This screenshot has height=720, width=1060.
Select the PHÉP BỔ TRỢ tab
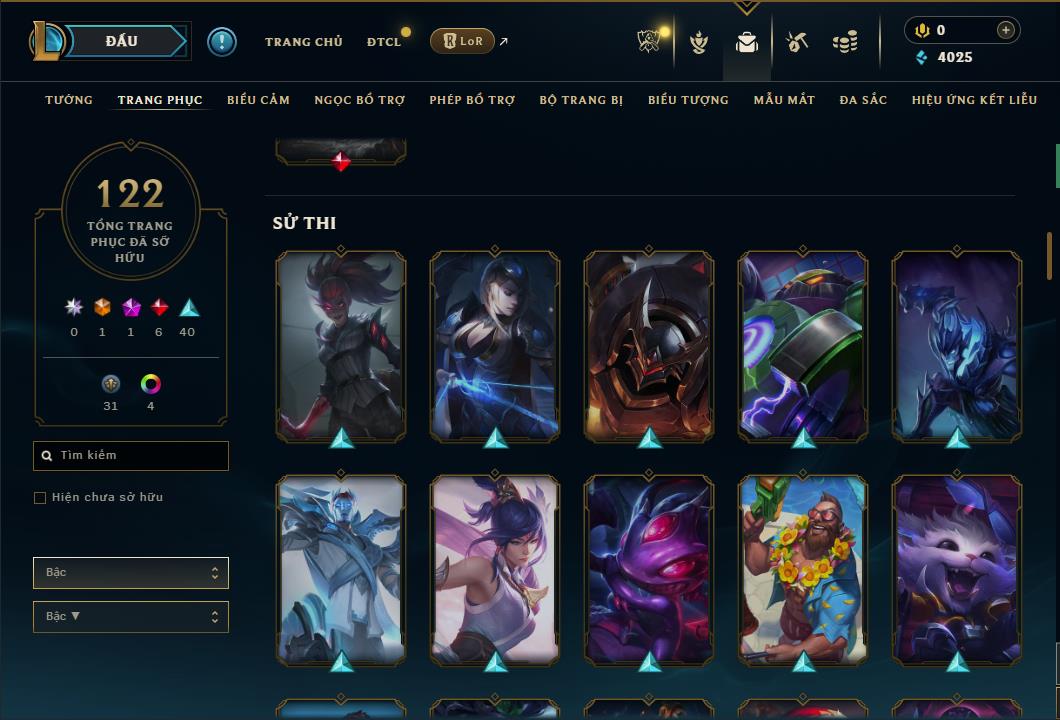pos(472,100)
